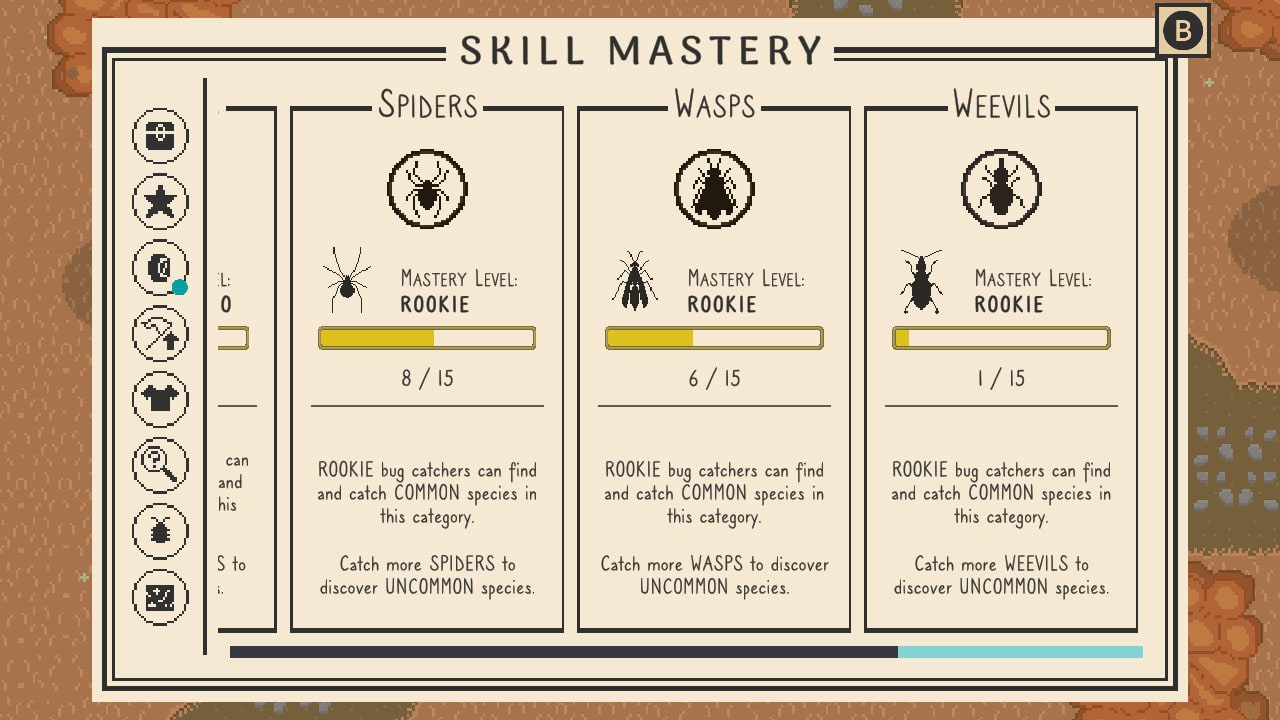This screenshot has width=1280, height=720.
Task: Select the bug collection tab
Action: pos(160,530)
